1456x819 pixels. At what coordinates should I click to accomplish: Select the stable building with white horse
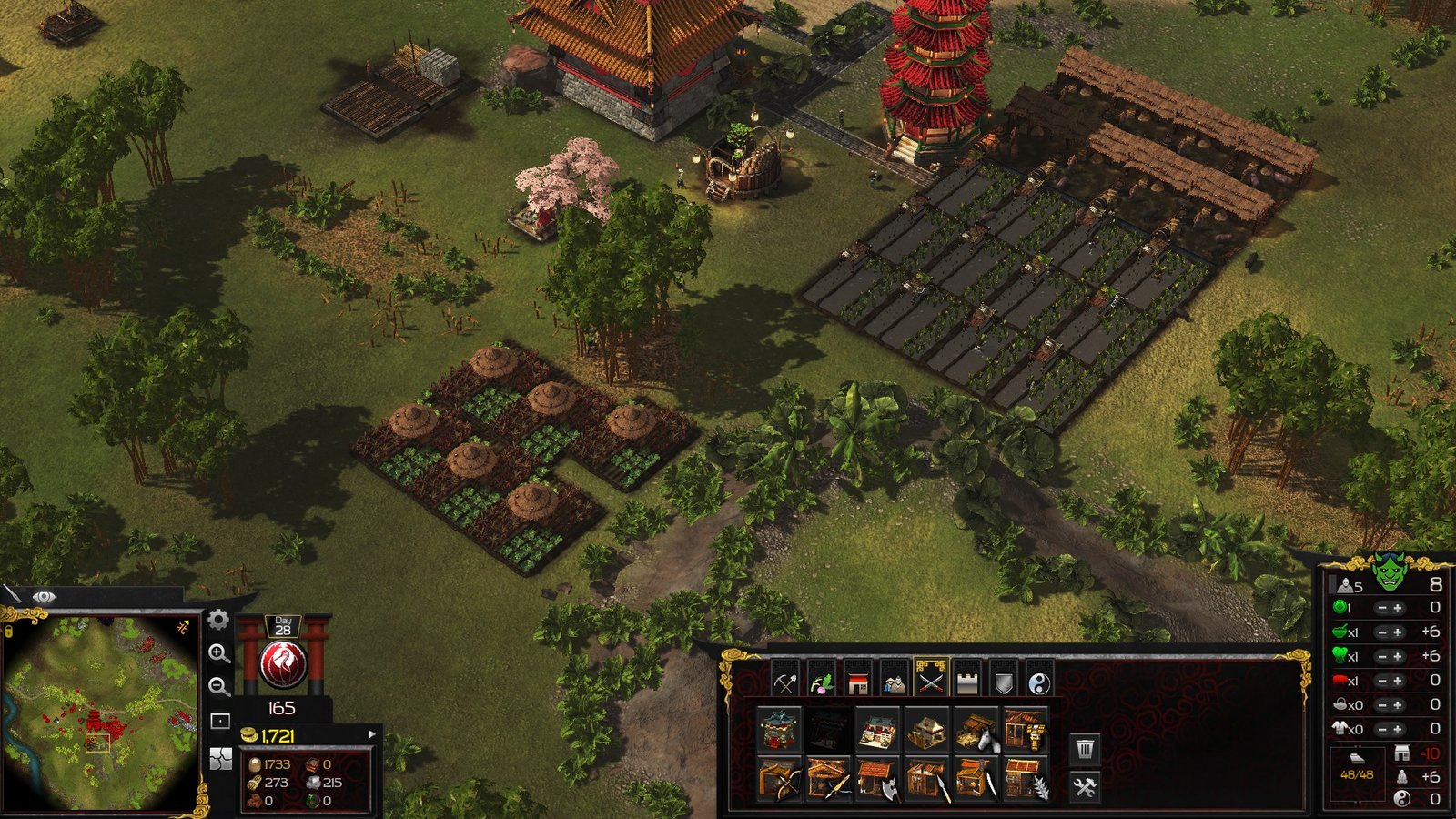[976, 731]
